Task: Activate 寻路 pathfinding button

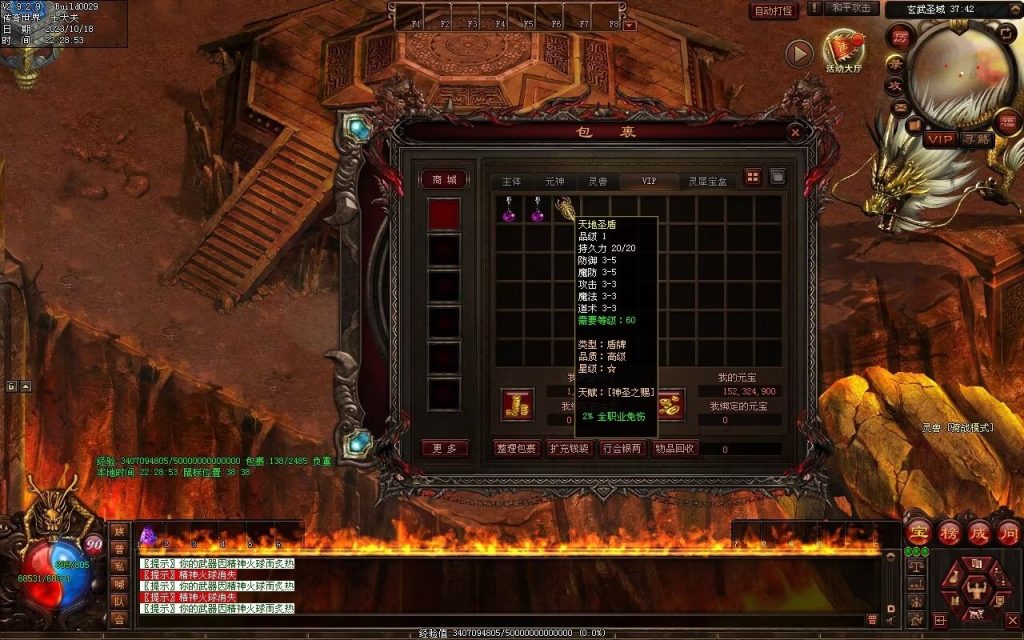Action: [x=976, y=140]
